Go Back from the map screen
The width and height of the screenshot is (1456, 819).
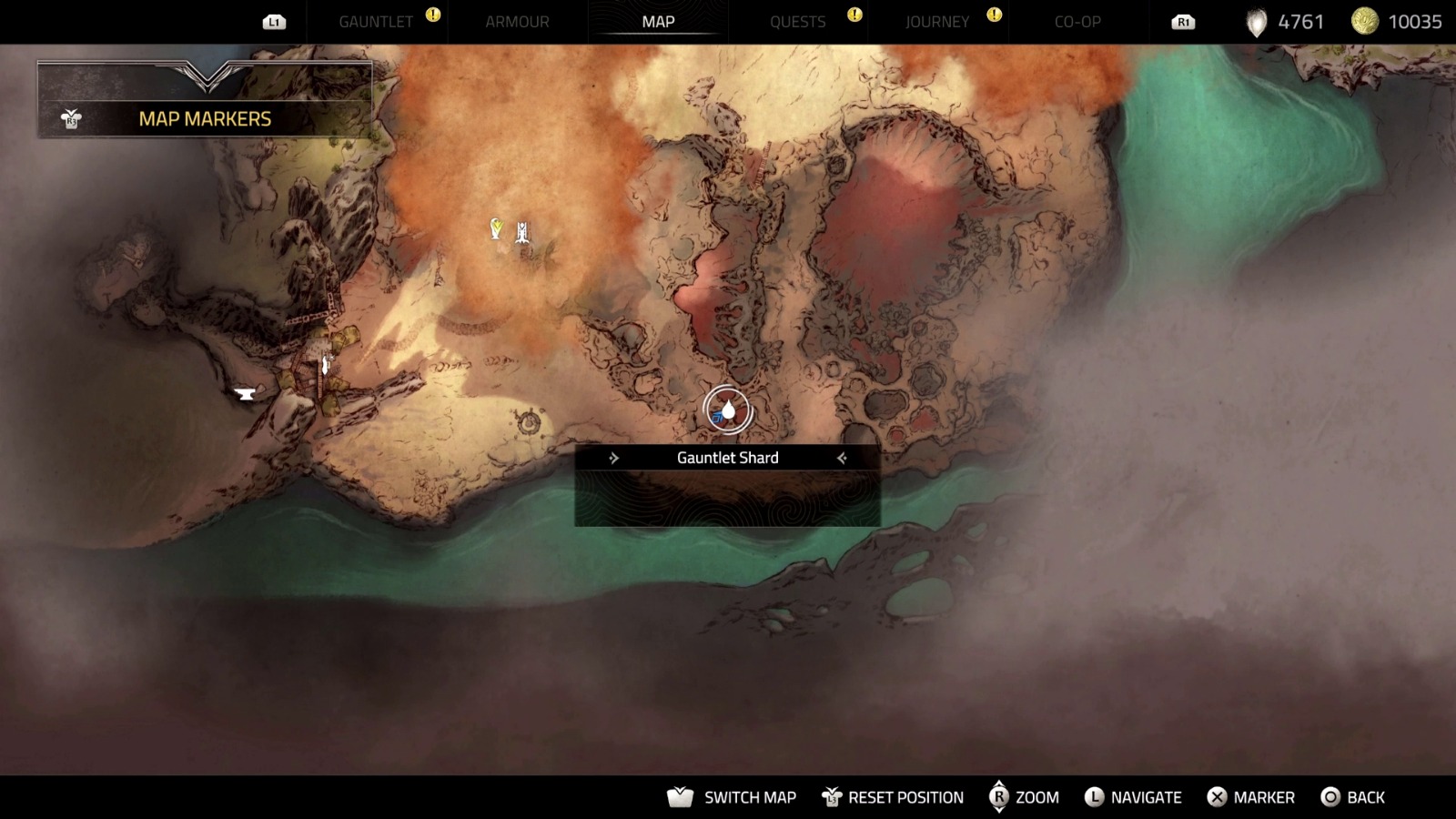[x=1352, y=797]
